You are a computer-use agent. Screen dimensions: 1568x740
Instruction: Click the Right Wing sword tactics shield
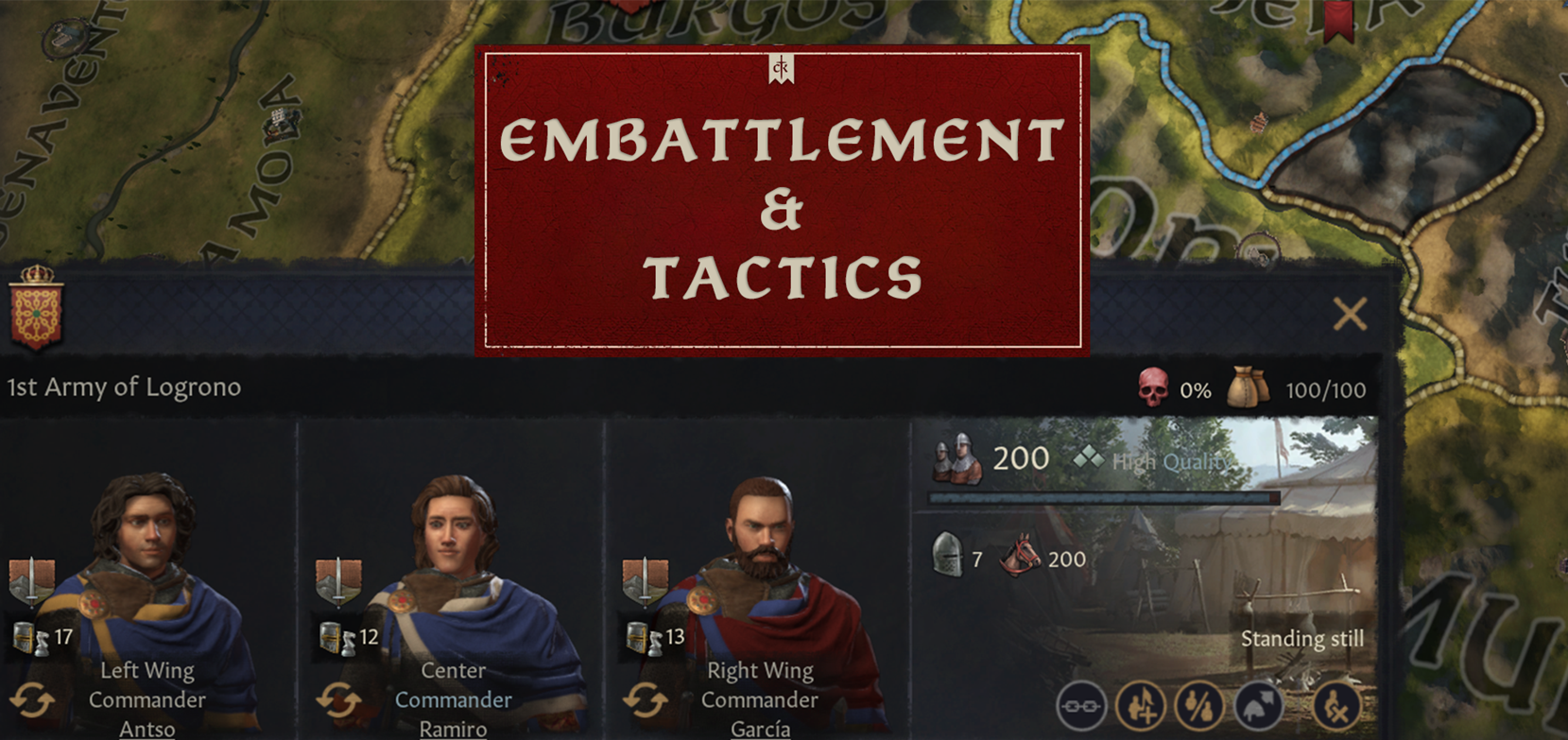(645, 580)
